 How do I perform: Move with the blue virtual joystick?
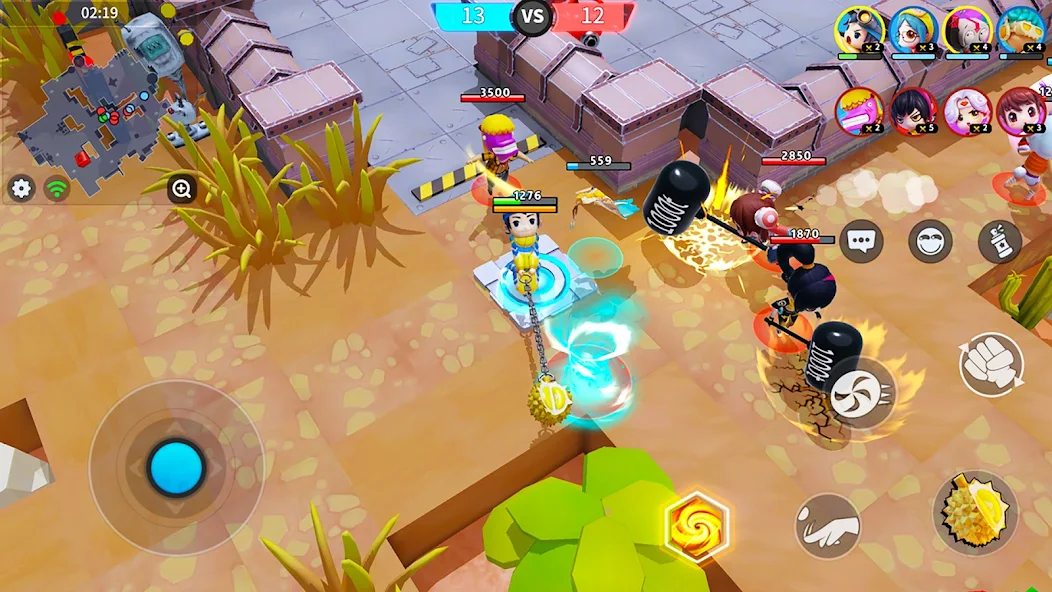(177, 467)
